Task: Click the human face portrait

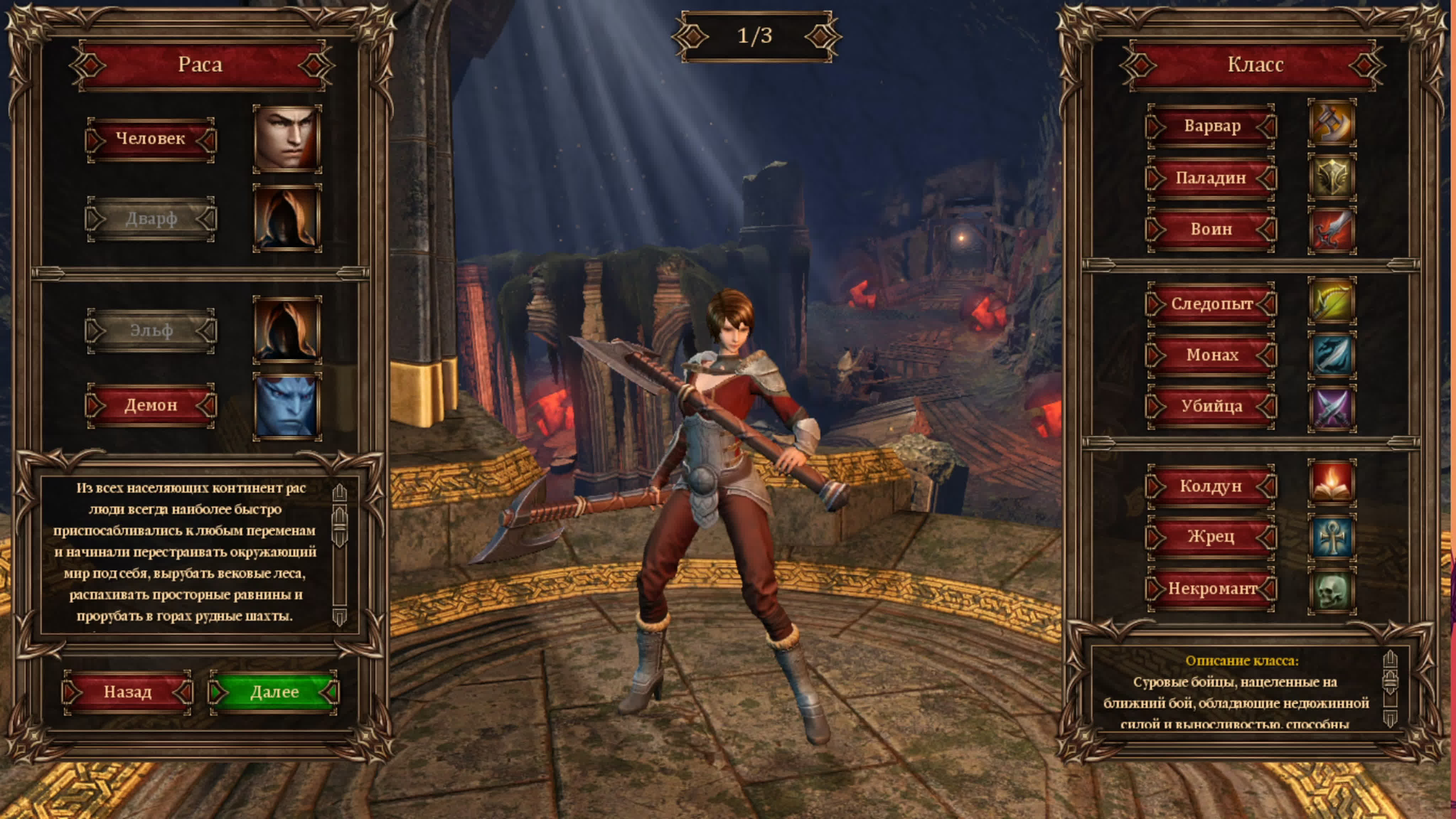Action: tap(287, 139)
